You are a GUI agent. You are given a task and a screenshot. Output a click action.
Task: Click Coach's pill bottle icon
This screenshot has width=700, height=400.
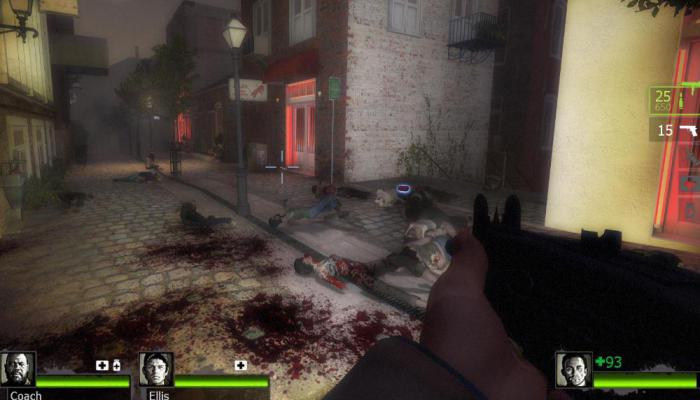click(x=116, y=365)
